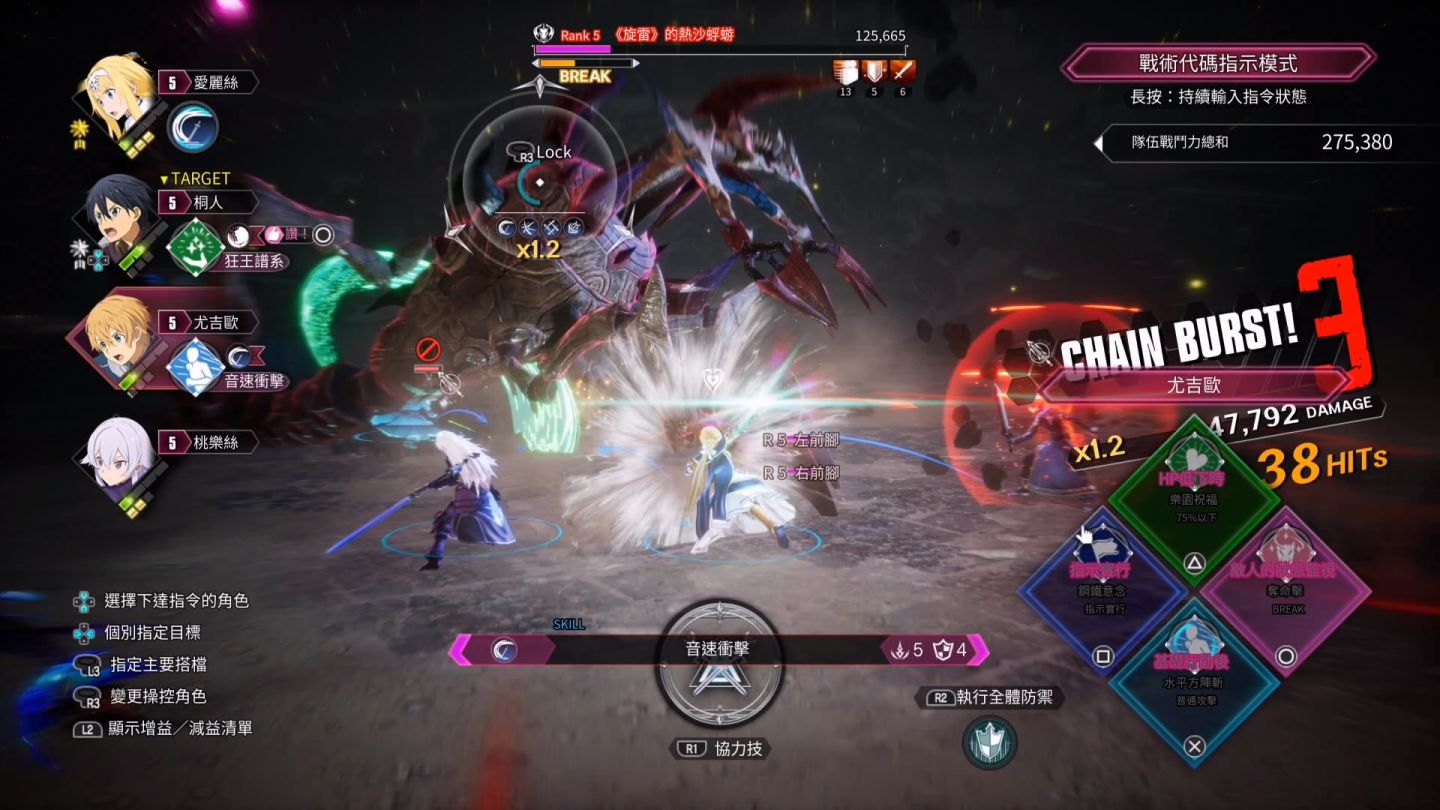Viewport: 1440px width, 810px height.
Task: Click the boss's shield debuff icon
Action: click(x=874, y=72)
